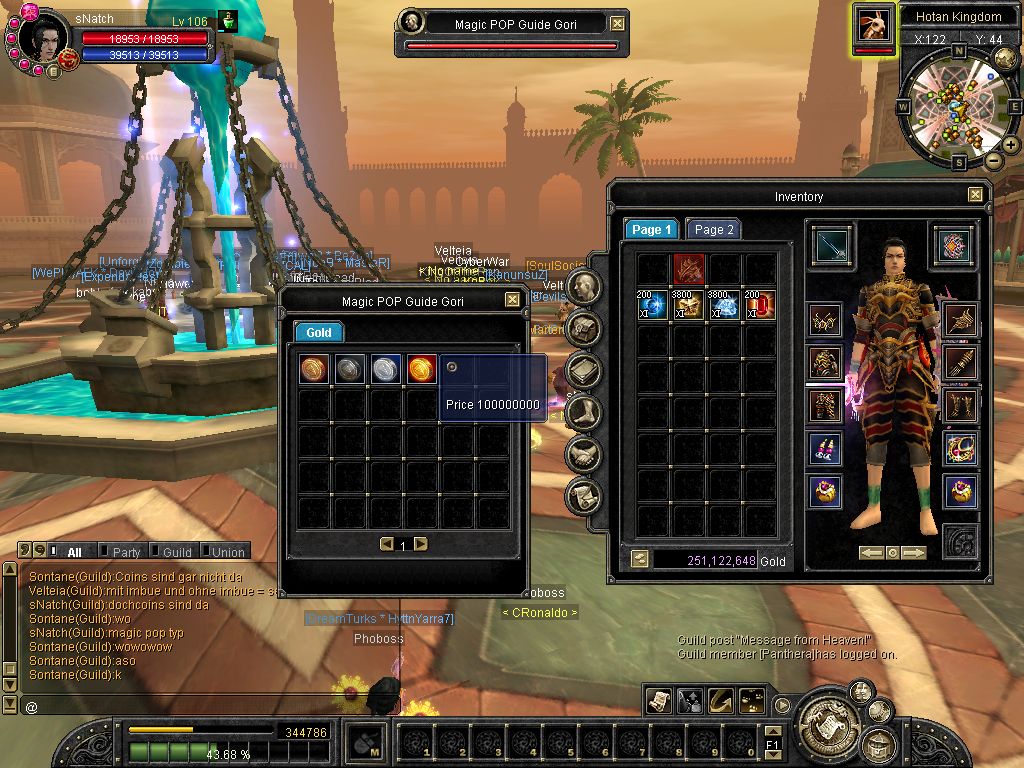The height and width of the screenshot is (768, 1024).
Task: Zoom out the minimap with minus button
Action: [x=993, y=160]
